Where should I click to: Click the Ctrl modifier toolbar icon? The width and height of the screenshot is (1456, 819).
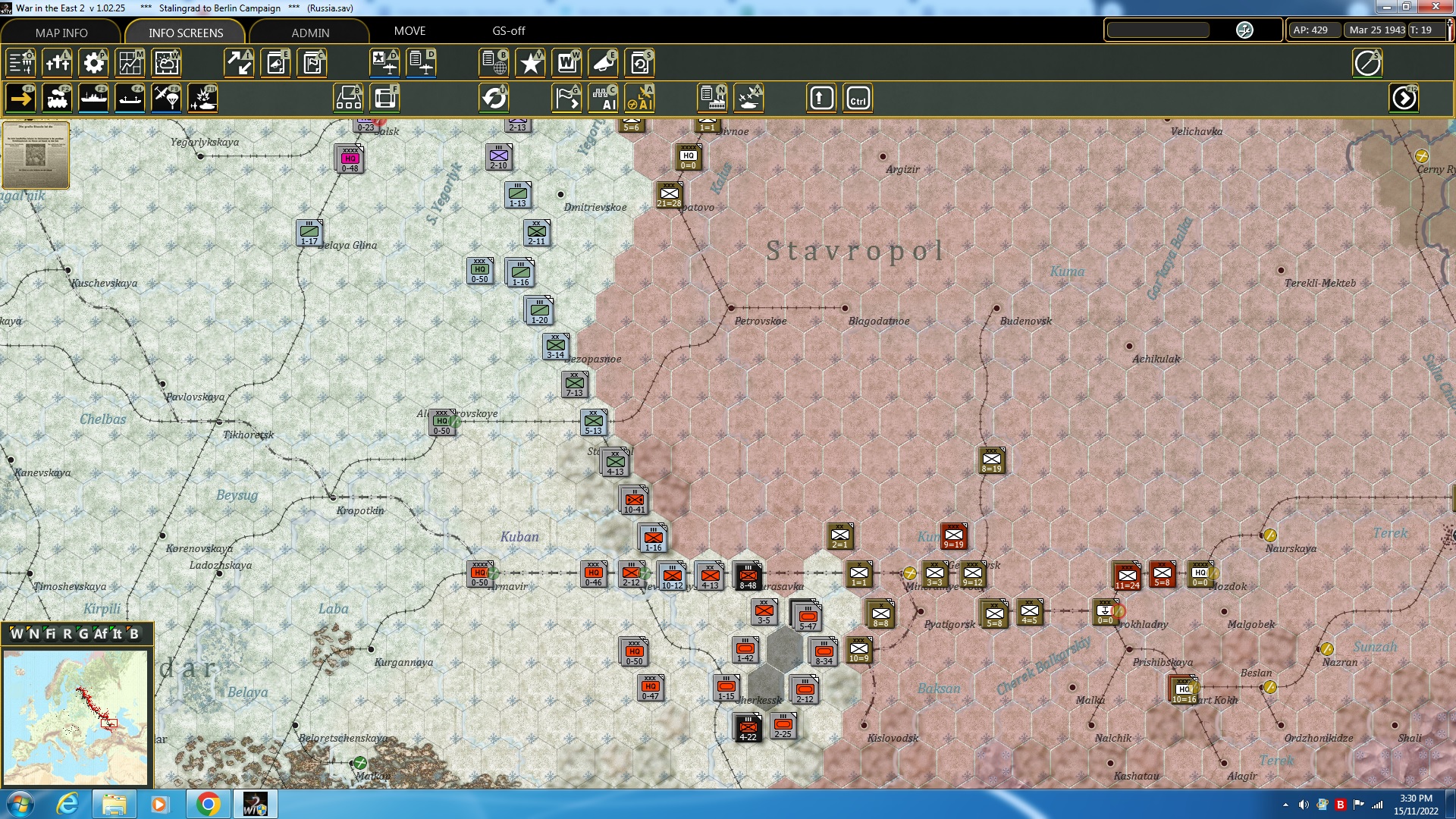pos(858,98)
